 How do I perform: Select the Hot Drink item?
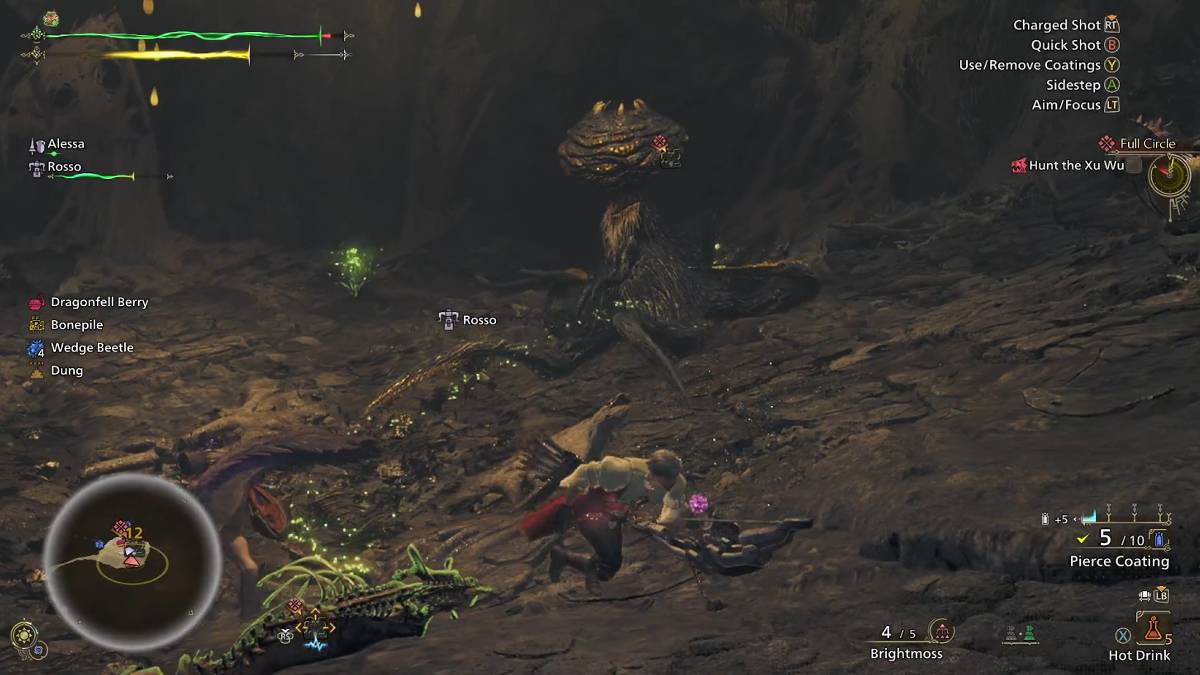click(1153, 629)
